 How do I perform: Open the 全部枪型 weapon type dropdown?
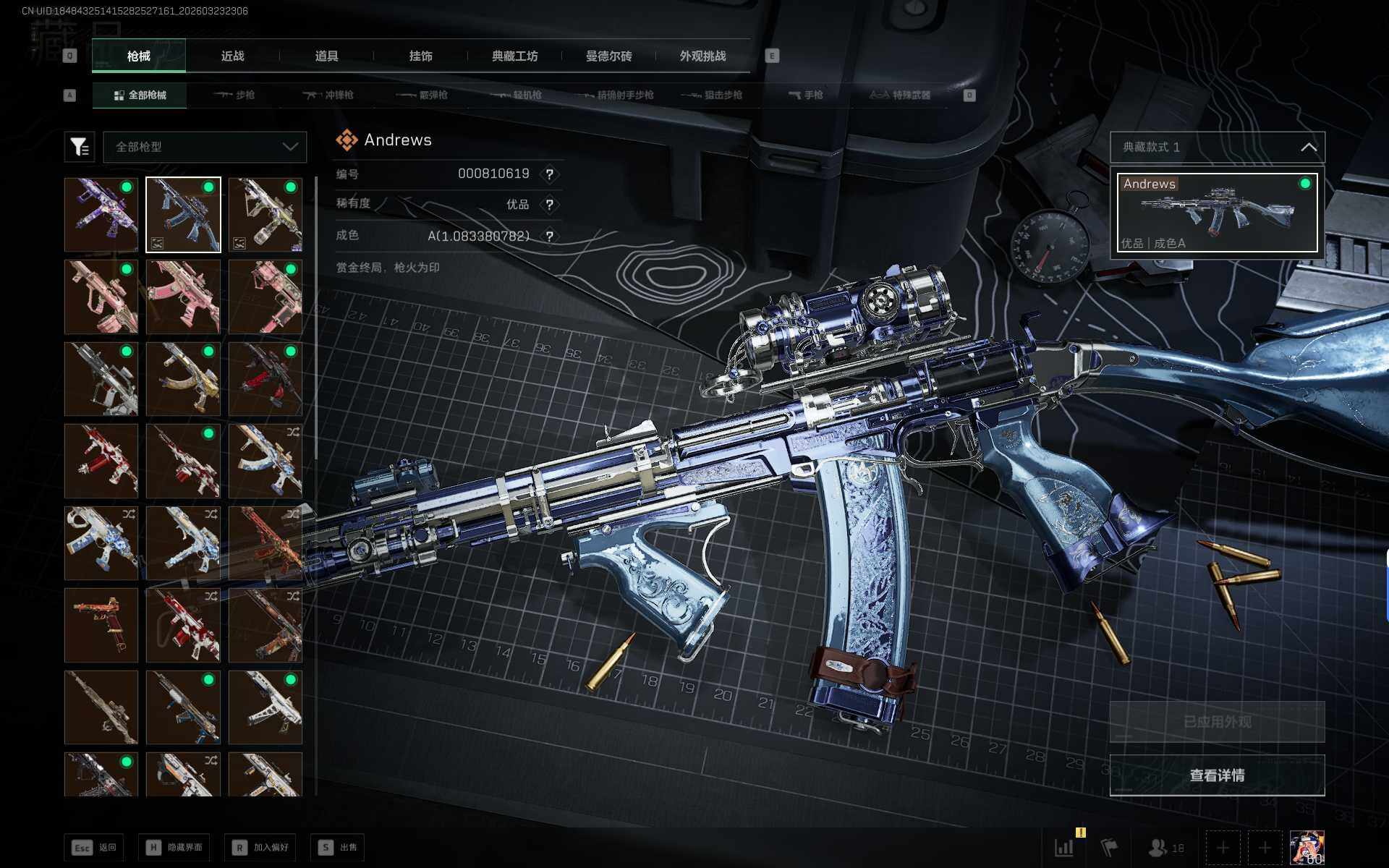[x=205, y=147]
